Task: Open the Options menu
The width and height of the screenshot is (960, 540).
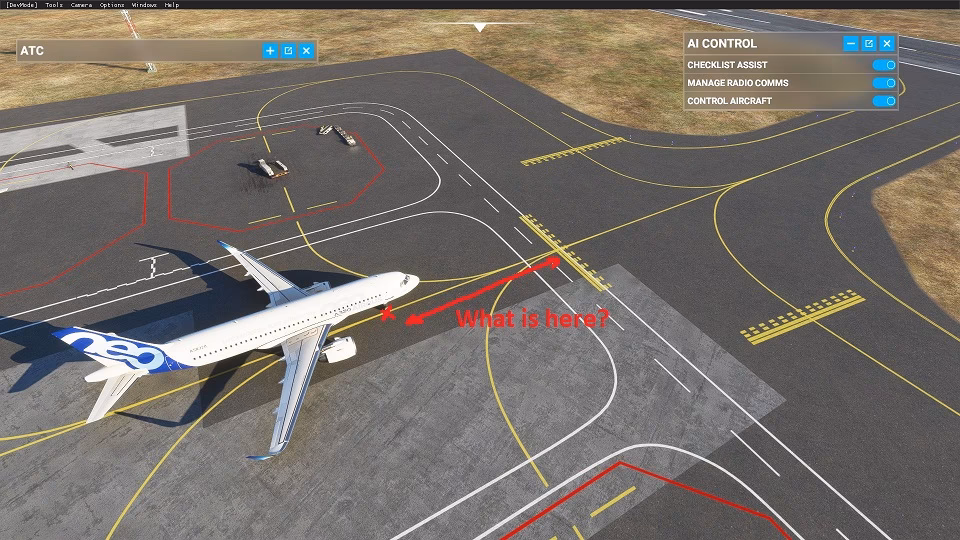Action: pos(112,5)
